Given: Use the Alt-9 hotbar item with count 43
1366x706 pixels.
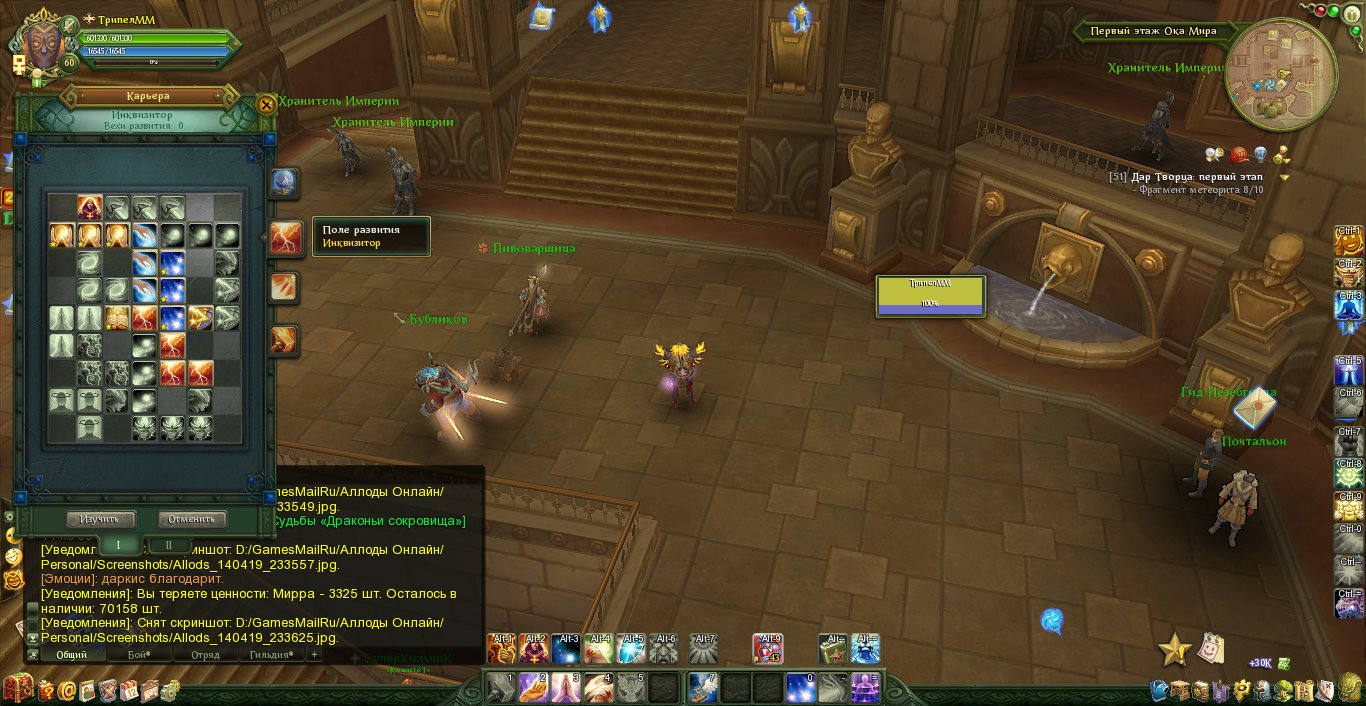Looking at the screenshot, I should pyautogui.click(x=768, y=648).
